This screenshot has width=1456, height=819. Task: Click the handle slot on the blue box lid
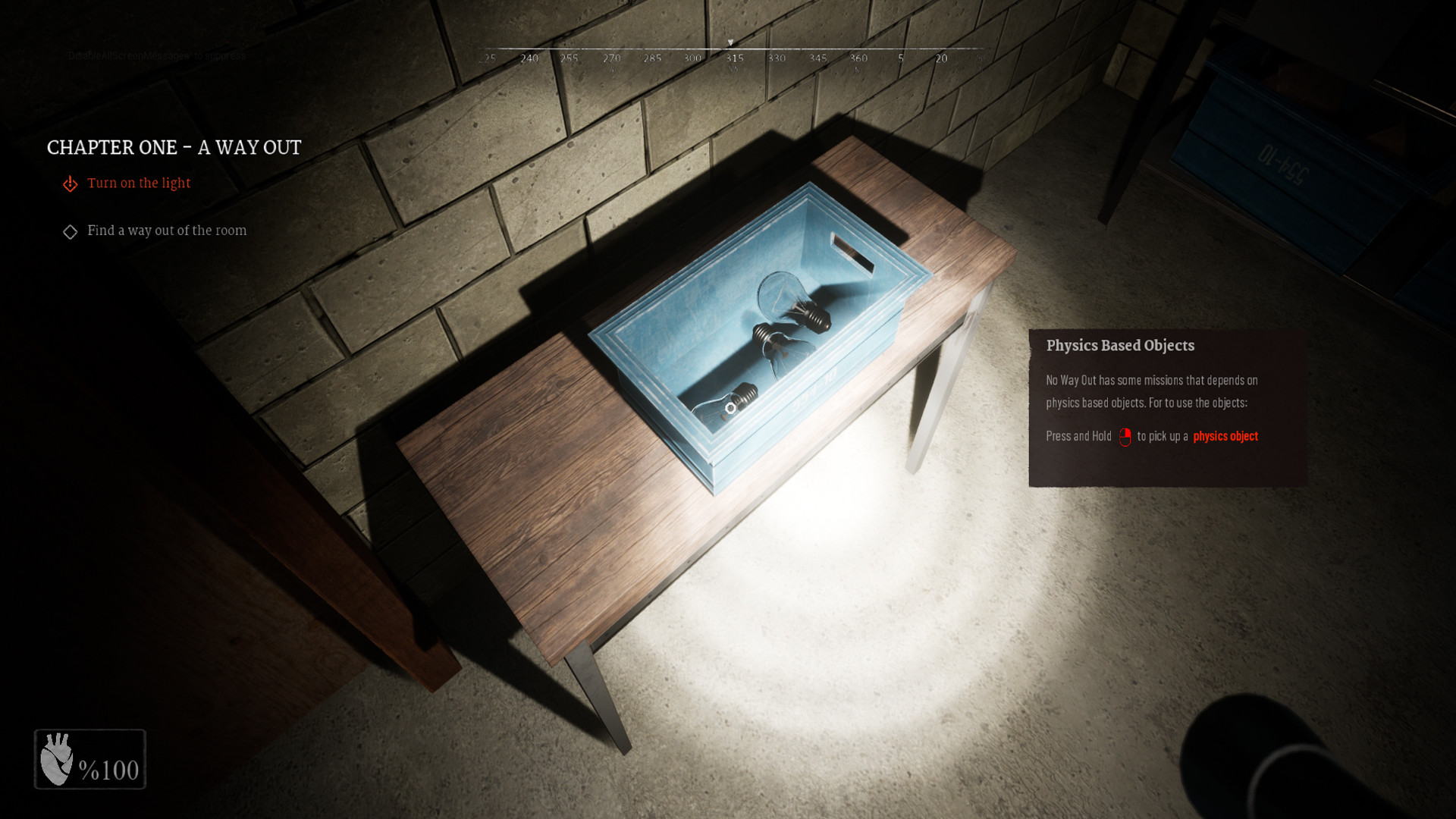(x=852, y=250)
